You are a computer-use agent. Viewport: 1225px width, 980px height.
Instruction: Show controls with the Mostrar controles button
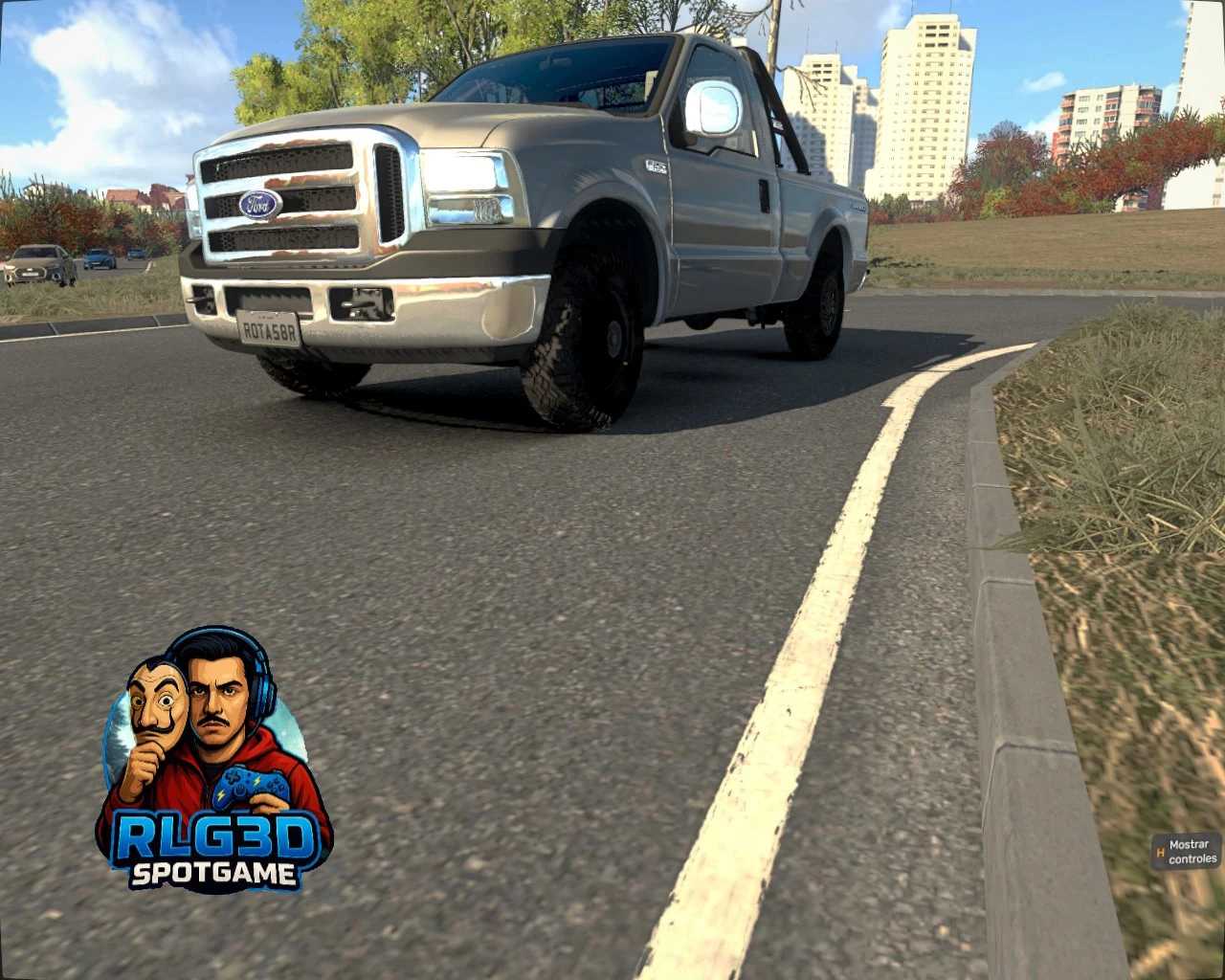pyautogui.click(x=1187, y=852)
